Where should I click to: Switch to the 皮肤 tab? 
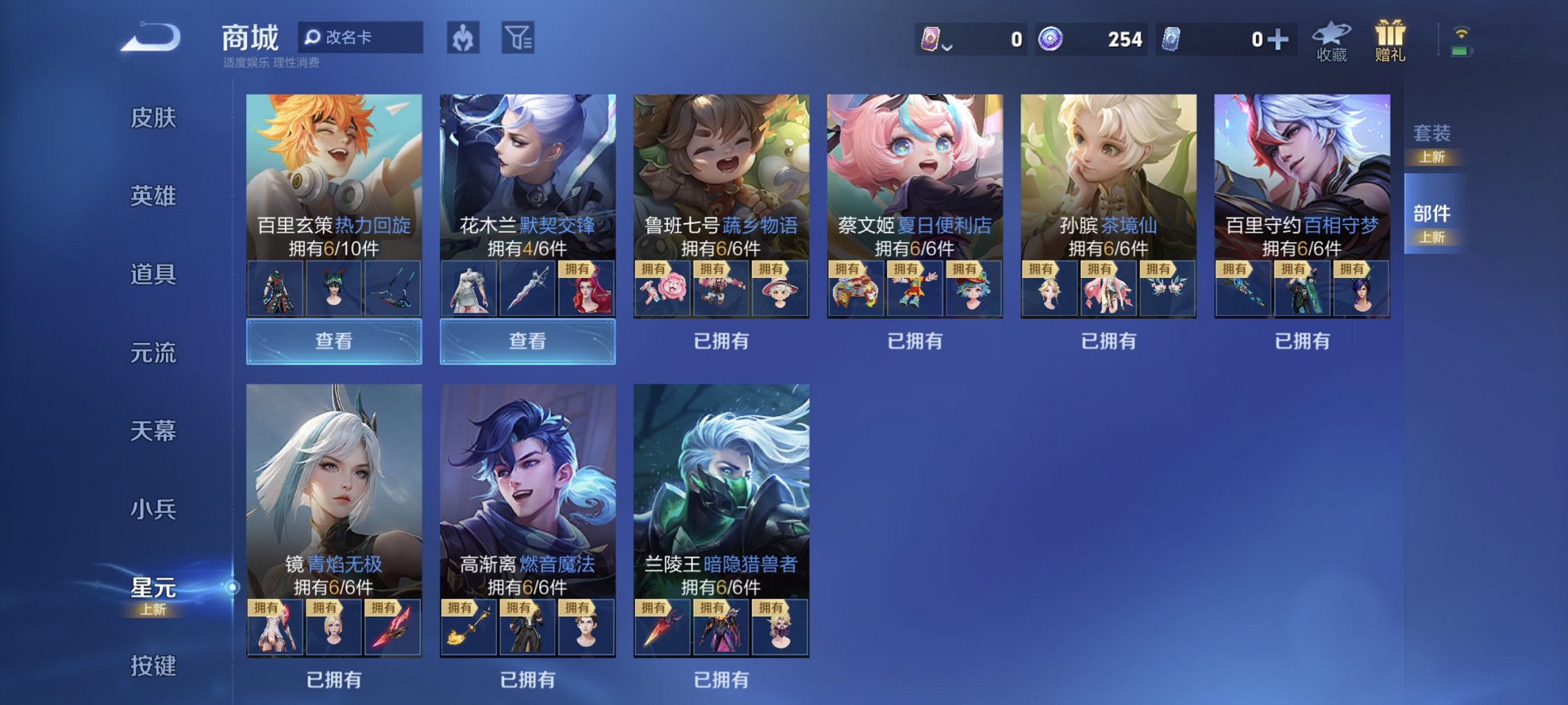(153, 118)
